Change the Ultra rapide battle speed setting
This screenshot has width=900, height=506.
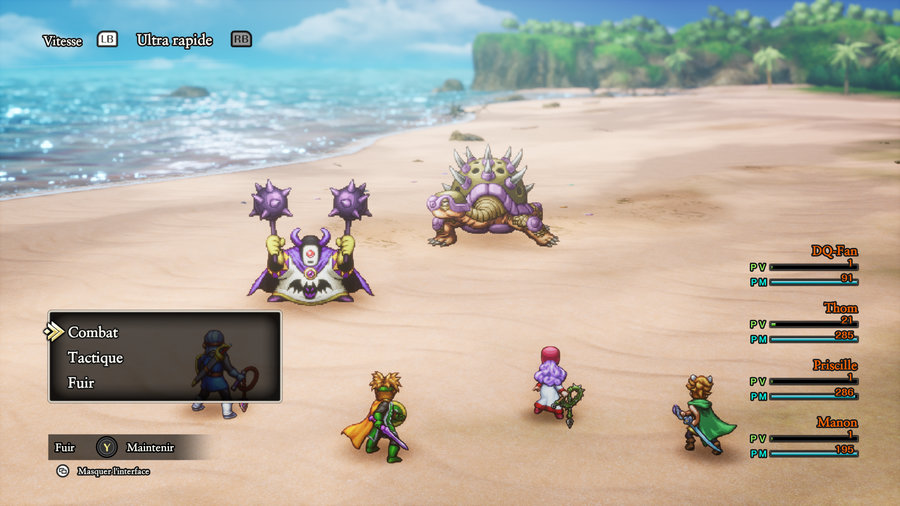coord(174,41)
